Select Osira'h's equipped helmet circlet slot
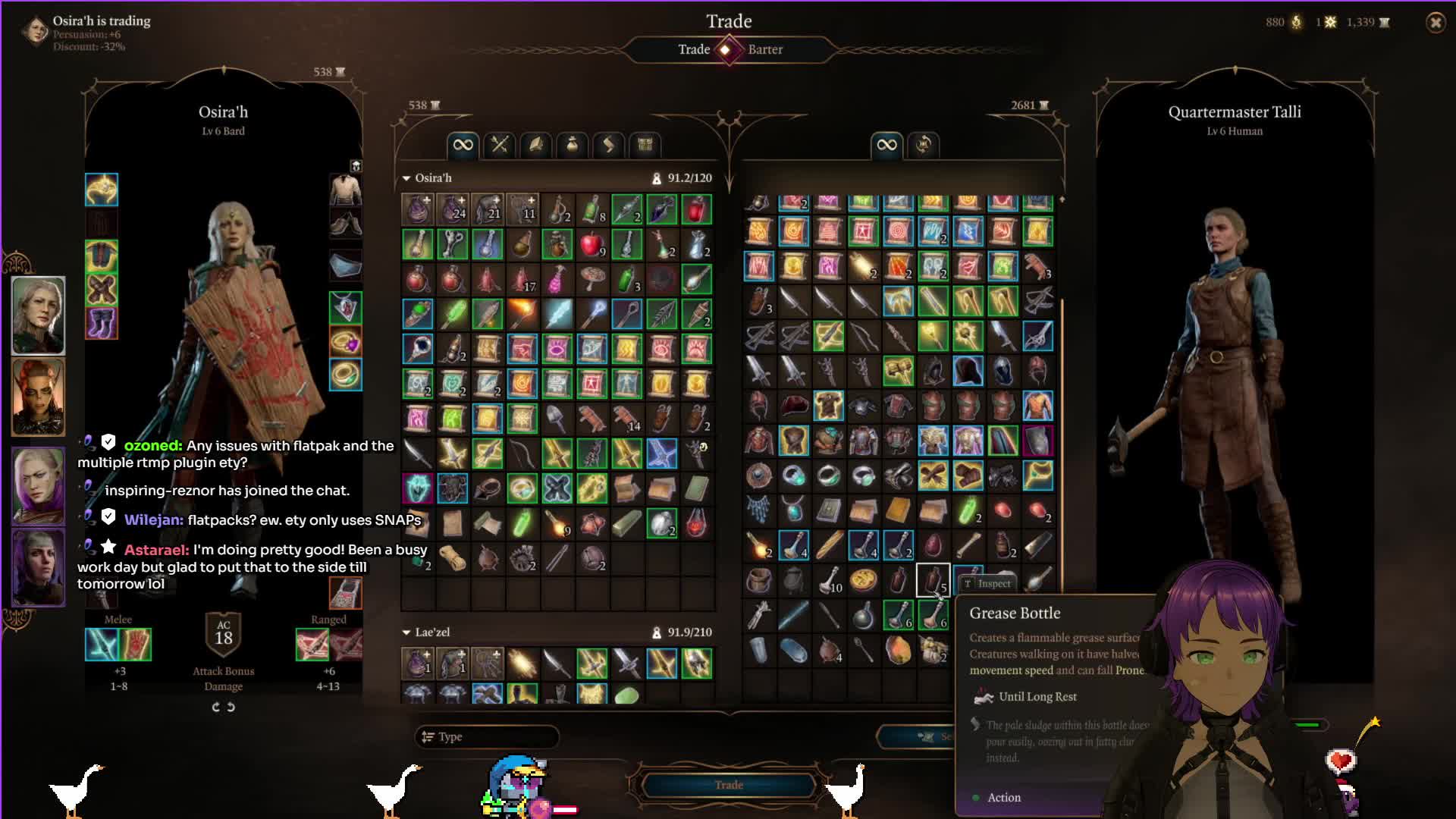The image size is (1456, 819). pyautogui.click(x=102, y=190)
